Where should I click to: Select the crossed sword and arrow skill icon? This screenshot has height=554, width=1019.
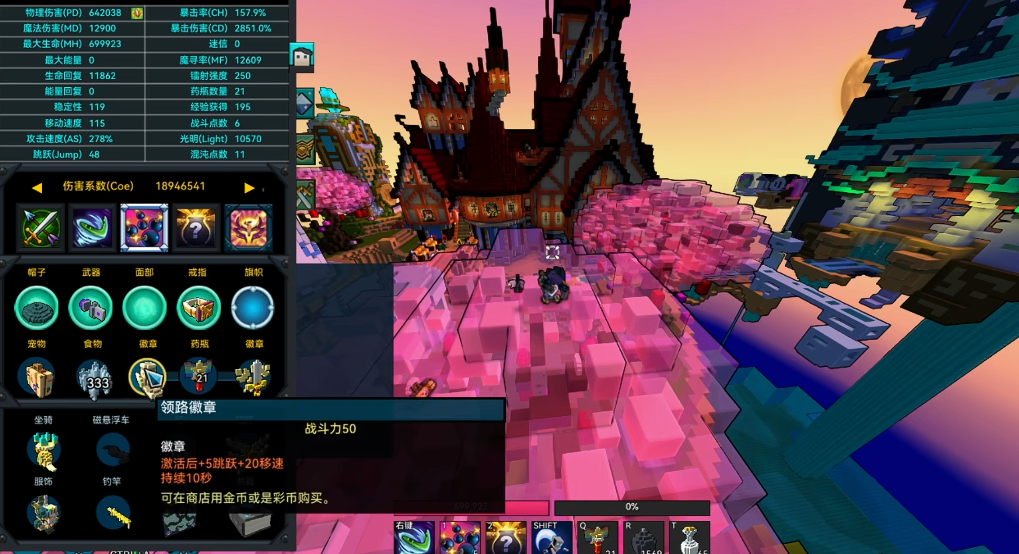tap(41, 228)
